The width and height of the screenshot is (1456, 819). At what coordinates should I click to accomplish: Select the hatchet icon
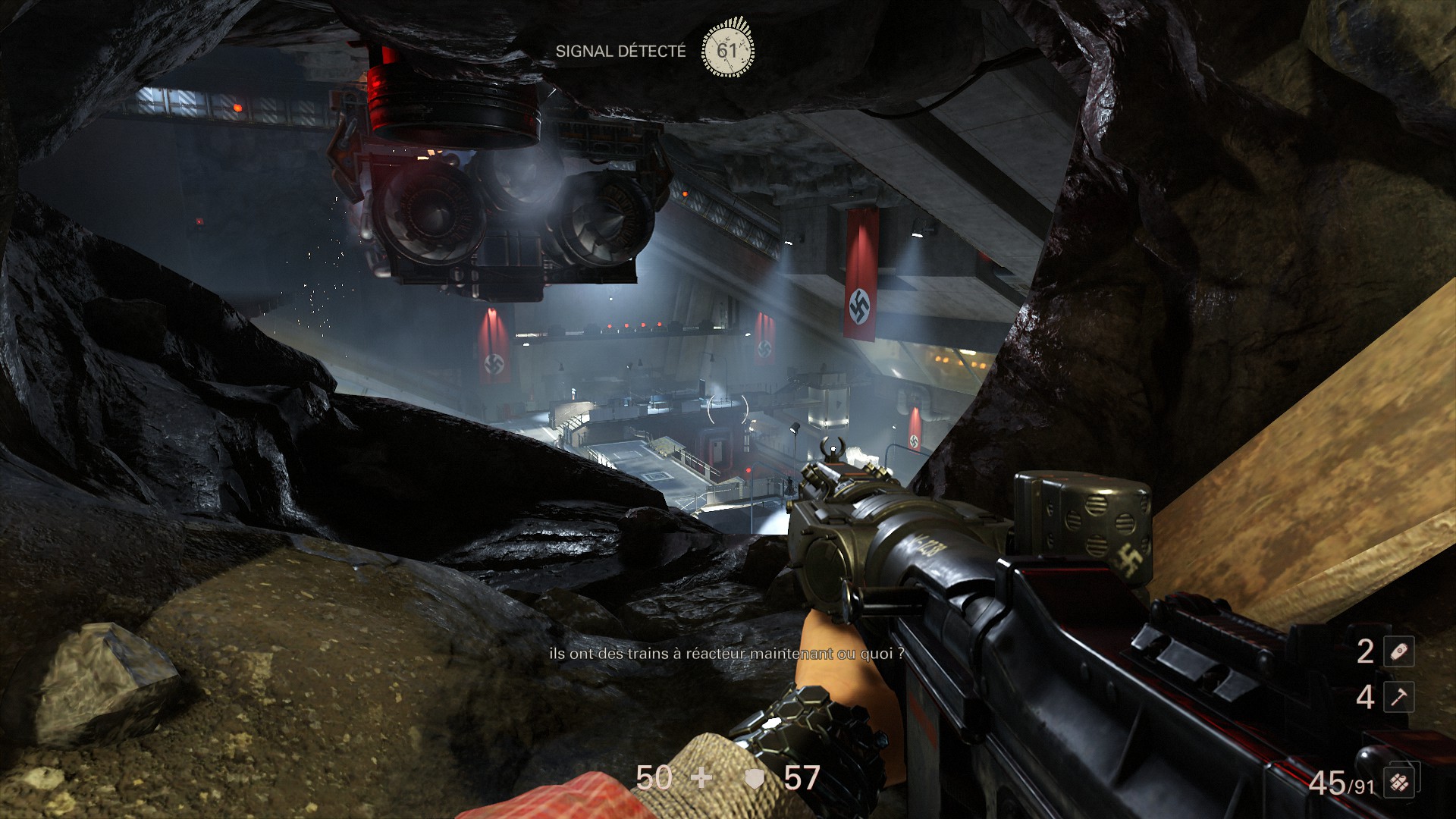(x=1398, y=697)
